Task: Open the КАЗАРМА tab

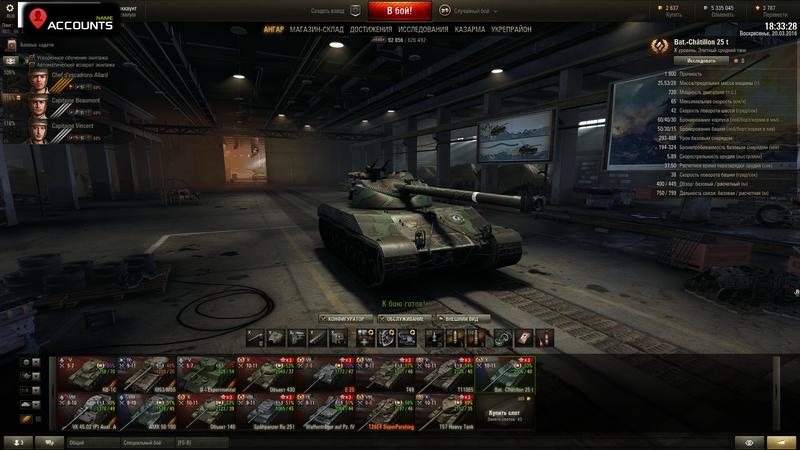Action: pyautogui.click(x=470, y=30)
